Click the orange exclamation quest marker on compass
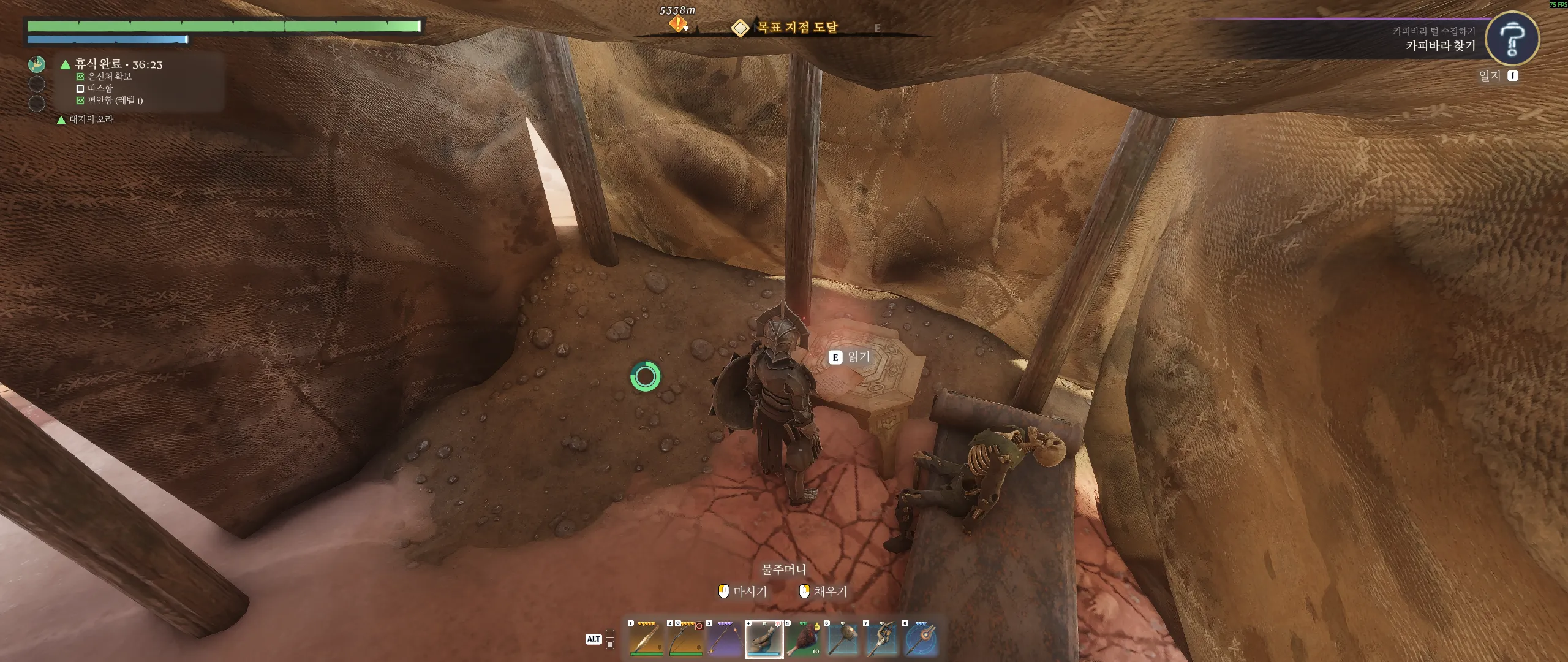1568x662 pixels. (x=677, y=25)
